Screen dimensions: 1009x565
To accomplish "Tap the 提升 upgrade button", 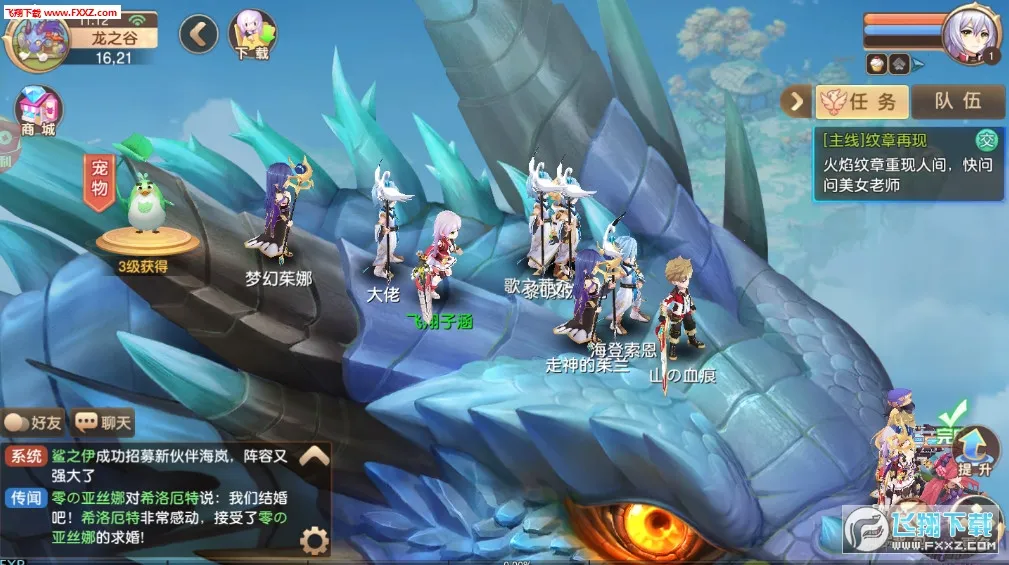I will [x=975, y=449].
